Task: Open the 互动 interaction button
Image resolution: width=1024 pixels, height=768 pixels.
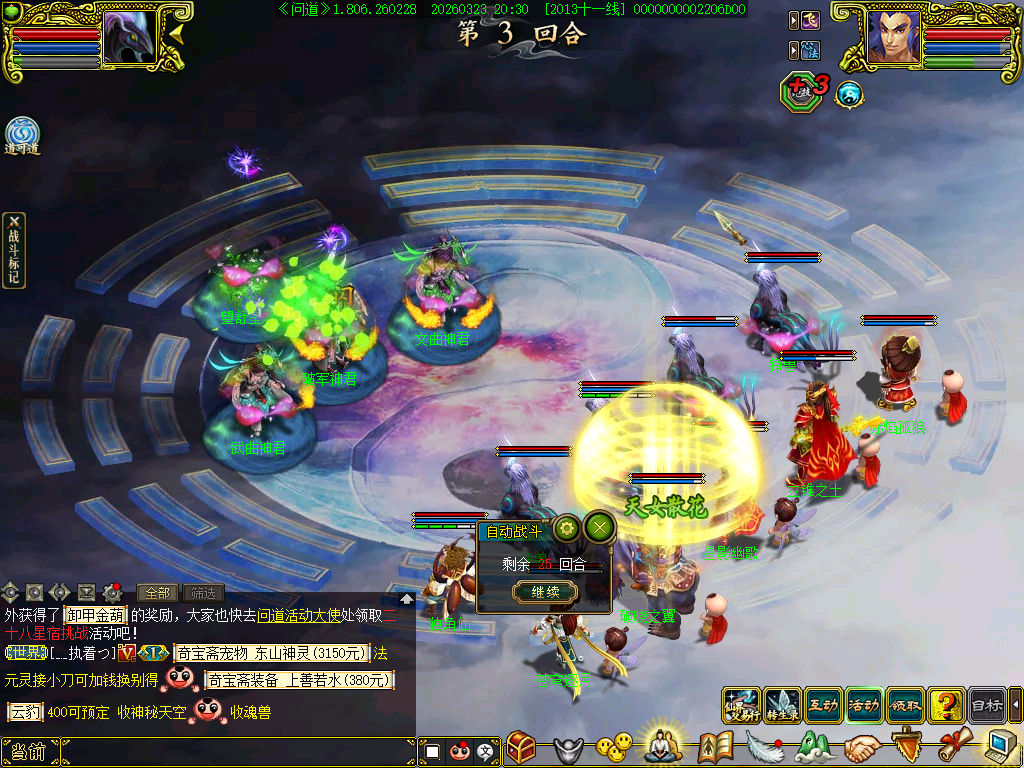Action: (823, 705)
